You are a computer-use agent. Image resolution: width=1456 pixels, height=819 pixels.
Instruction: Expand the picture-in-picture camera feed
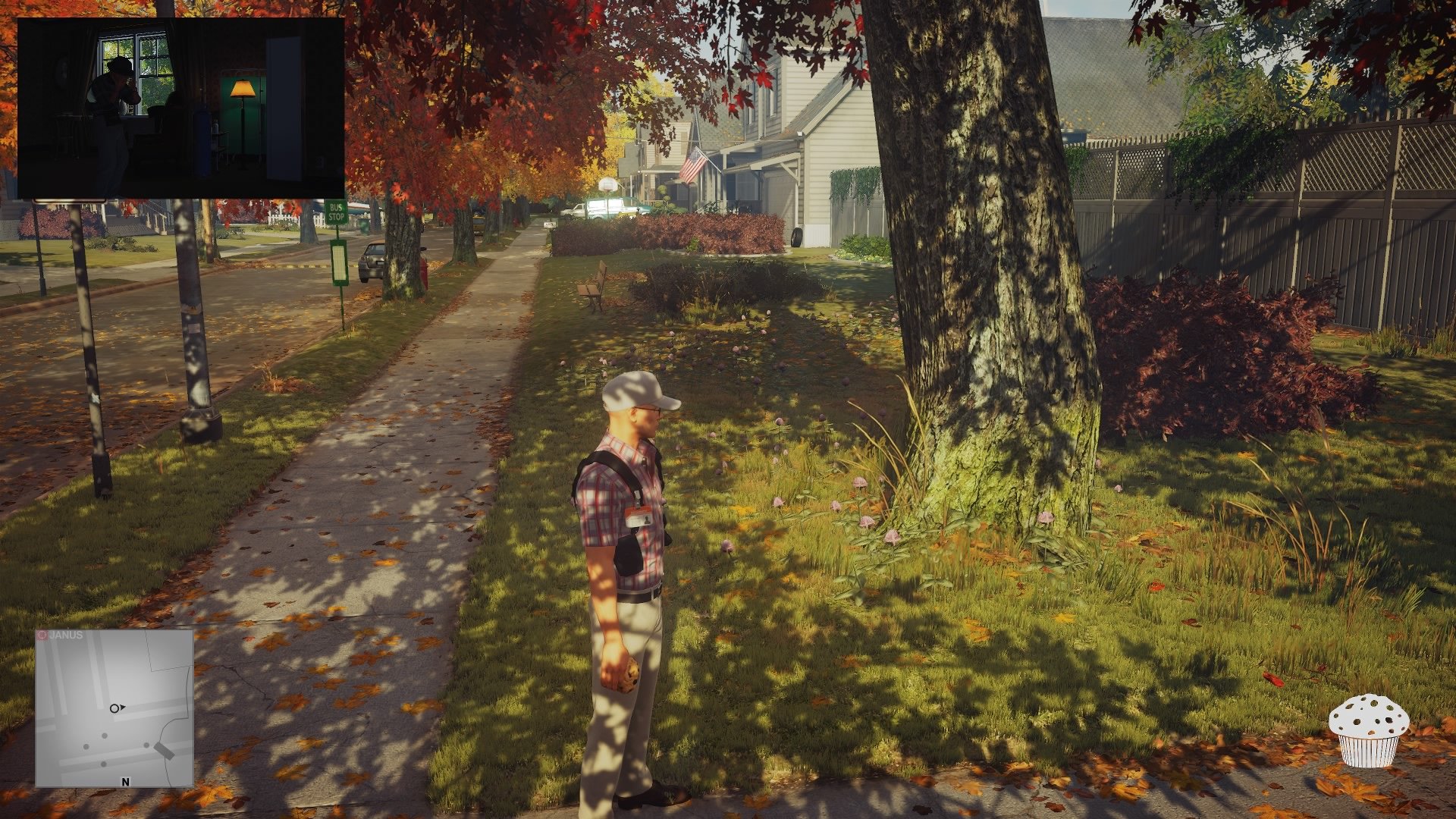coord(180,108)
